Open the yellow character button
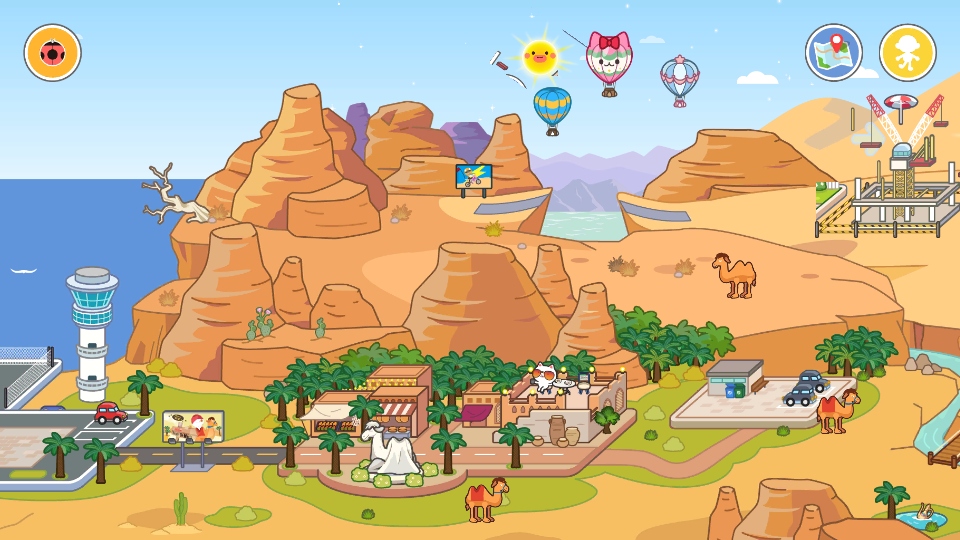The width and height of the screenshot is (960, 540). (x=907, y=53)
